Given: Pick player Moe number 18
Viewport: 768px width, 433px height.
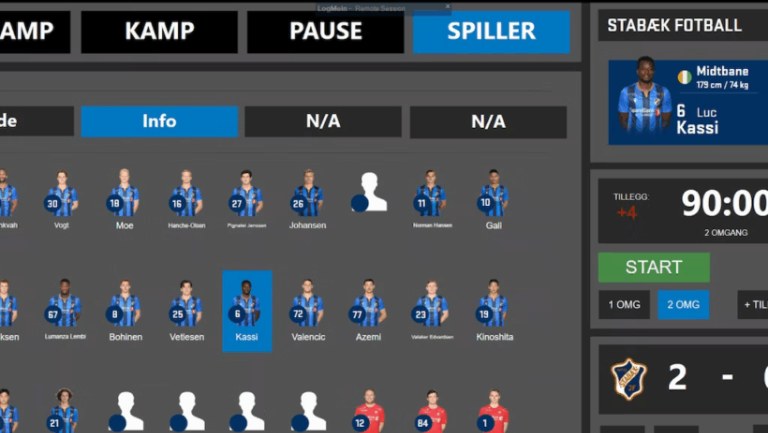Looking at the screenshot, I should point(124,198).
